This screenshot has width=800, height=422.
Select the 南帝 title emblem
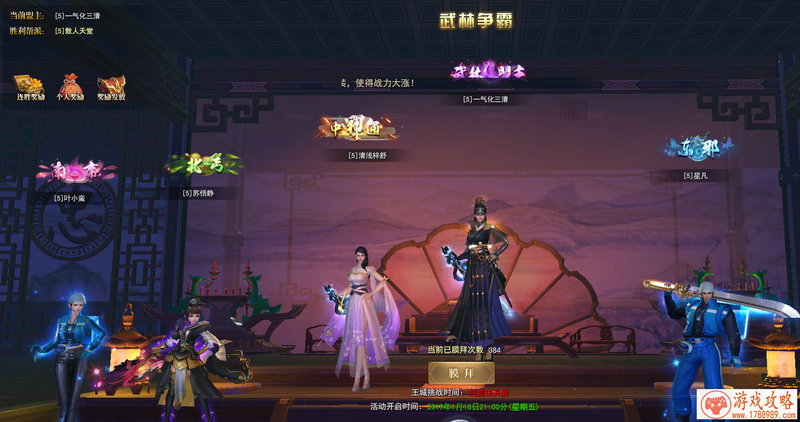pos(76,171)
